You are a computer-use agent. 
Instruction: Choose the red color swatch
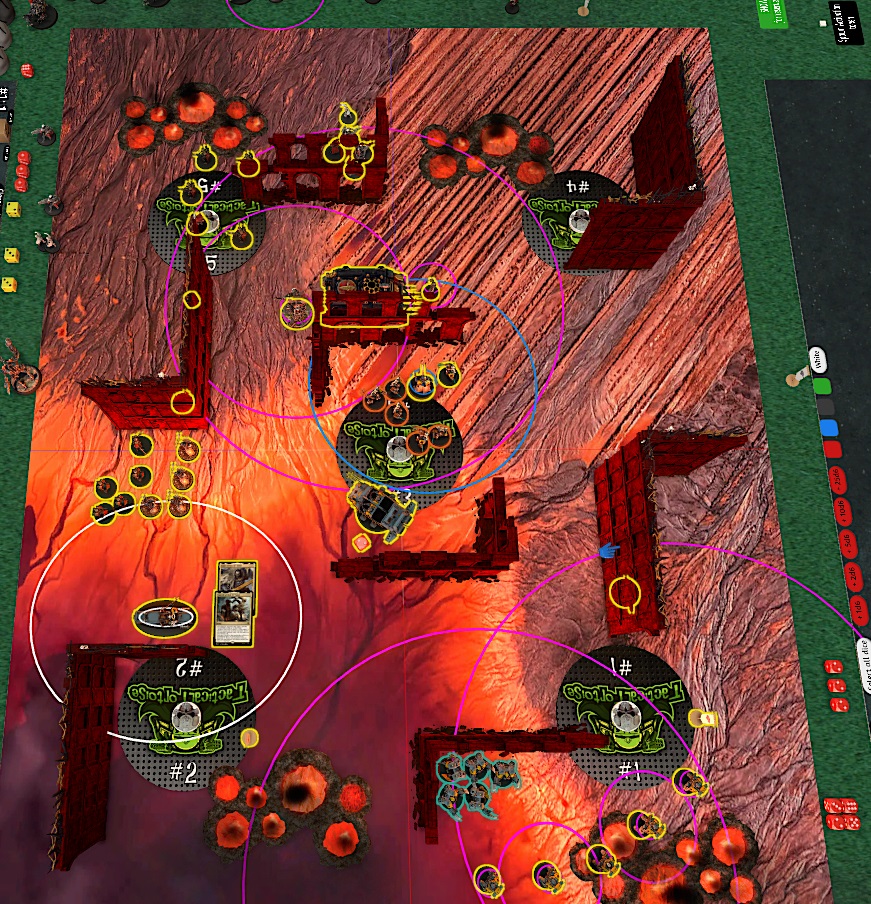coord(832,450)
